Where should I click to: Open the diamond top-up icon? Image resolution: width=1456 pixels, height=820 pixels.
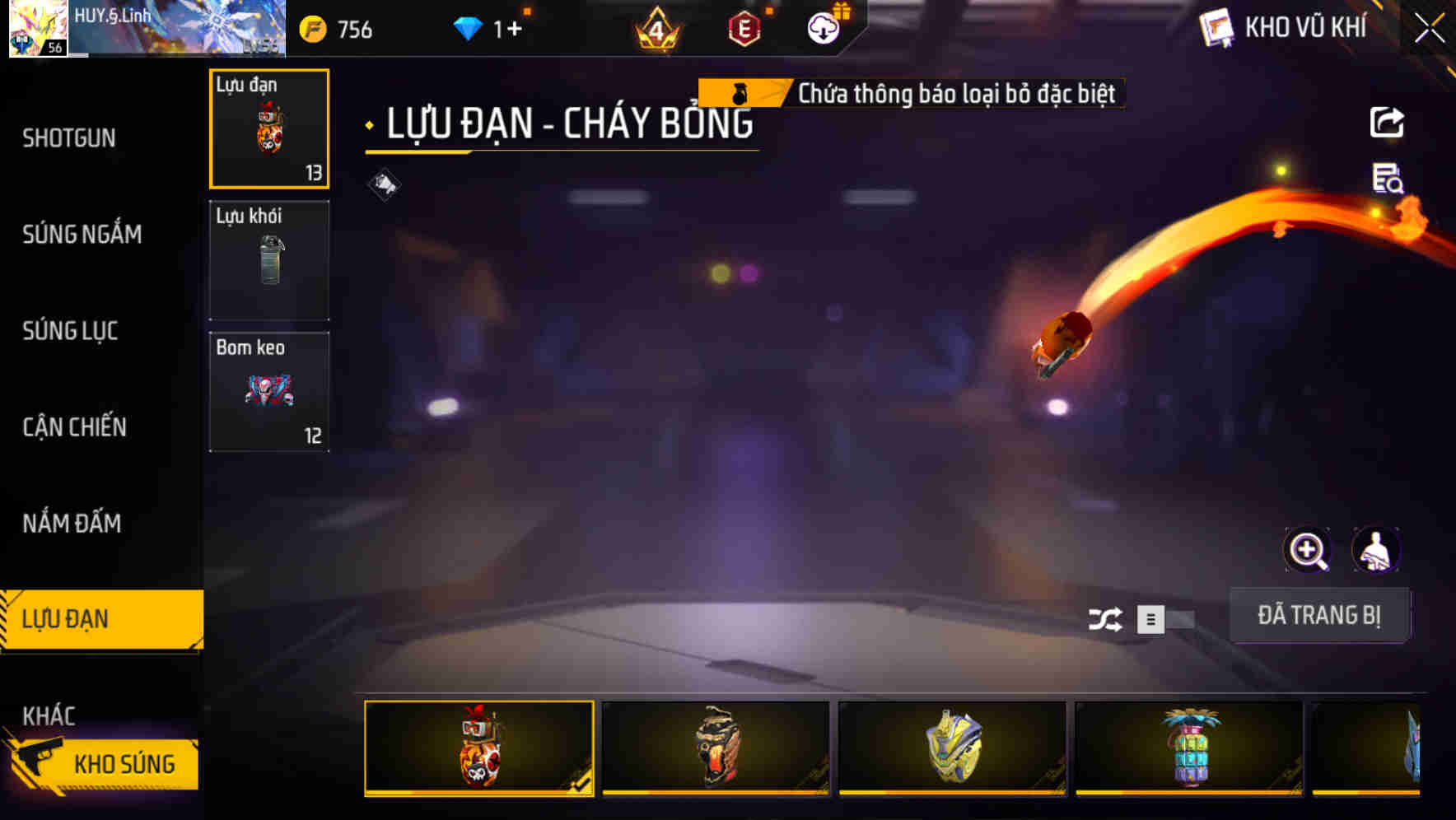pyautogui.click(x=469, y=28)
